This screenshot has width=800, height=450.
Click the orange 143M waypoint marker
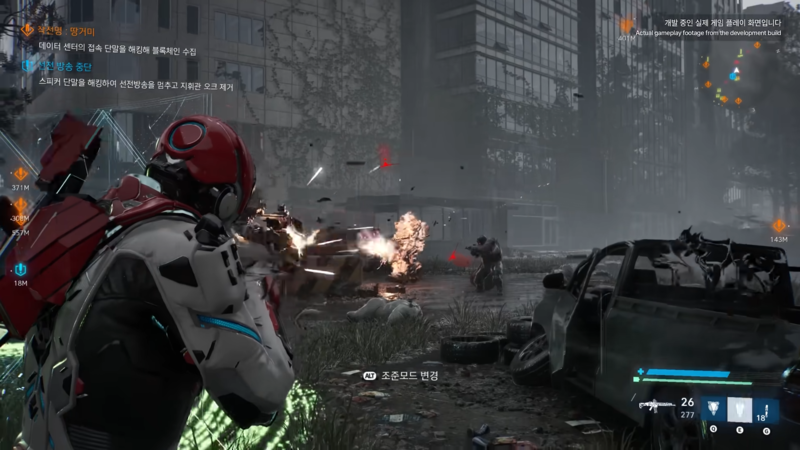tap(779, 226)
